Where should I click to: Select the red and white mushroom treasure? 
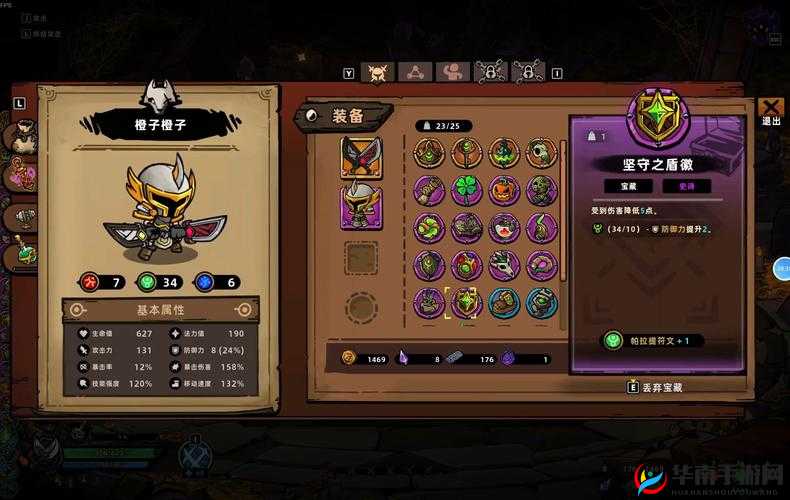504,228
